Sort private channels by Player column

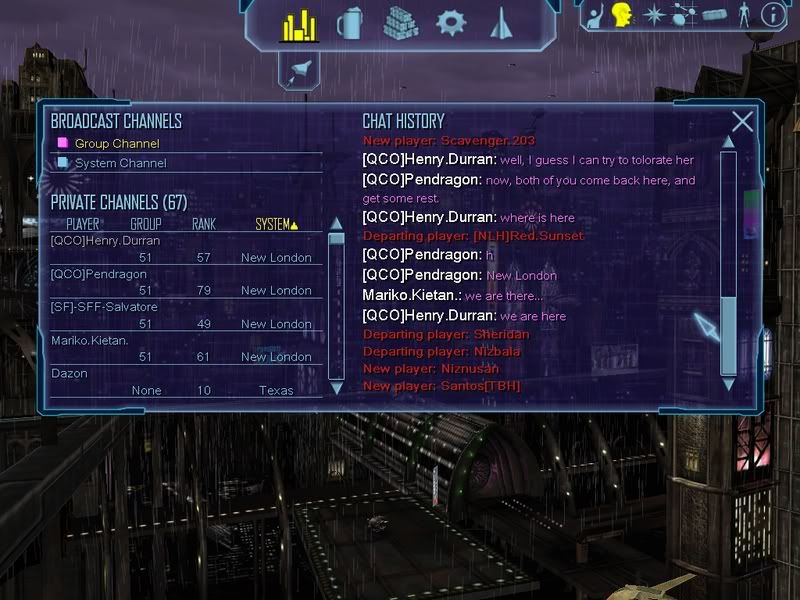pyautogui.click(x=82, y=224)
